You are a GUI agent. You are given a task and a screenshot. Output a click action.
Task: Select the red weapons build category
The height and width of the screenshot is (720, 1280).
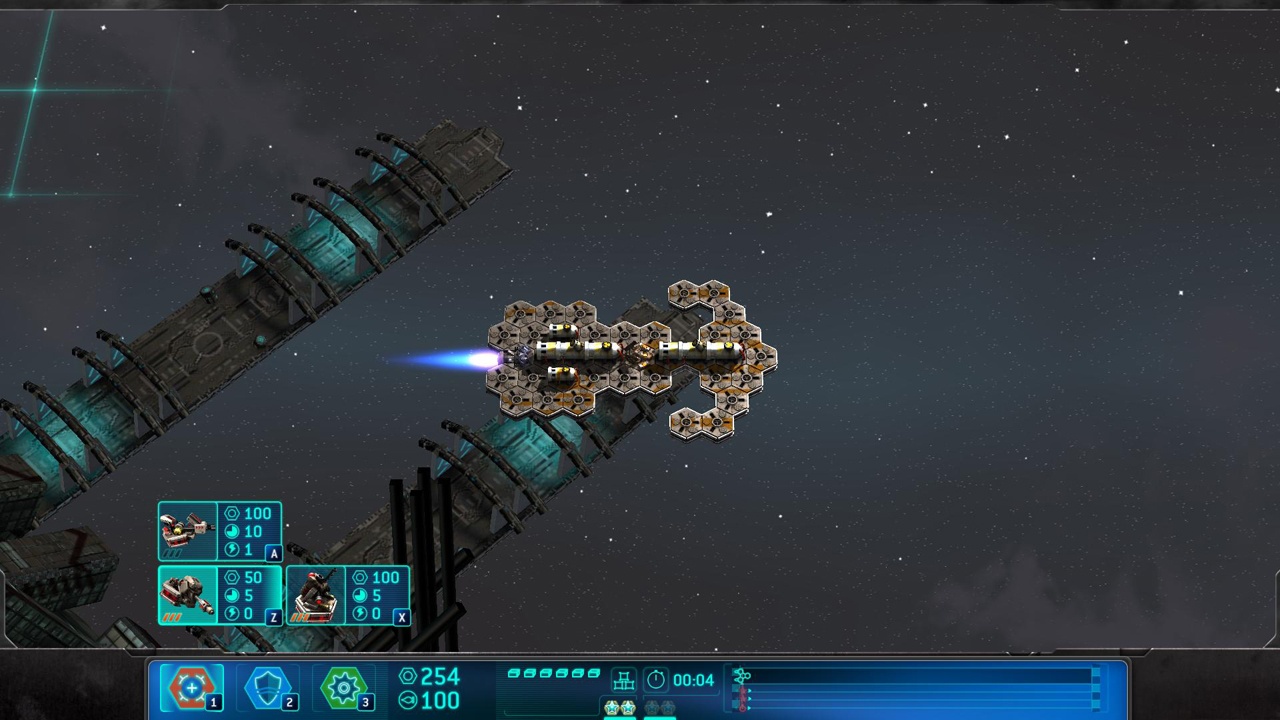191,687
